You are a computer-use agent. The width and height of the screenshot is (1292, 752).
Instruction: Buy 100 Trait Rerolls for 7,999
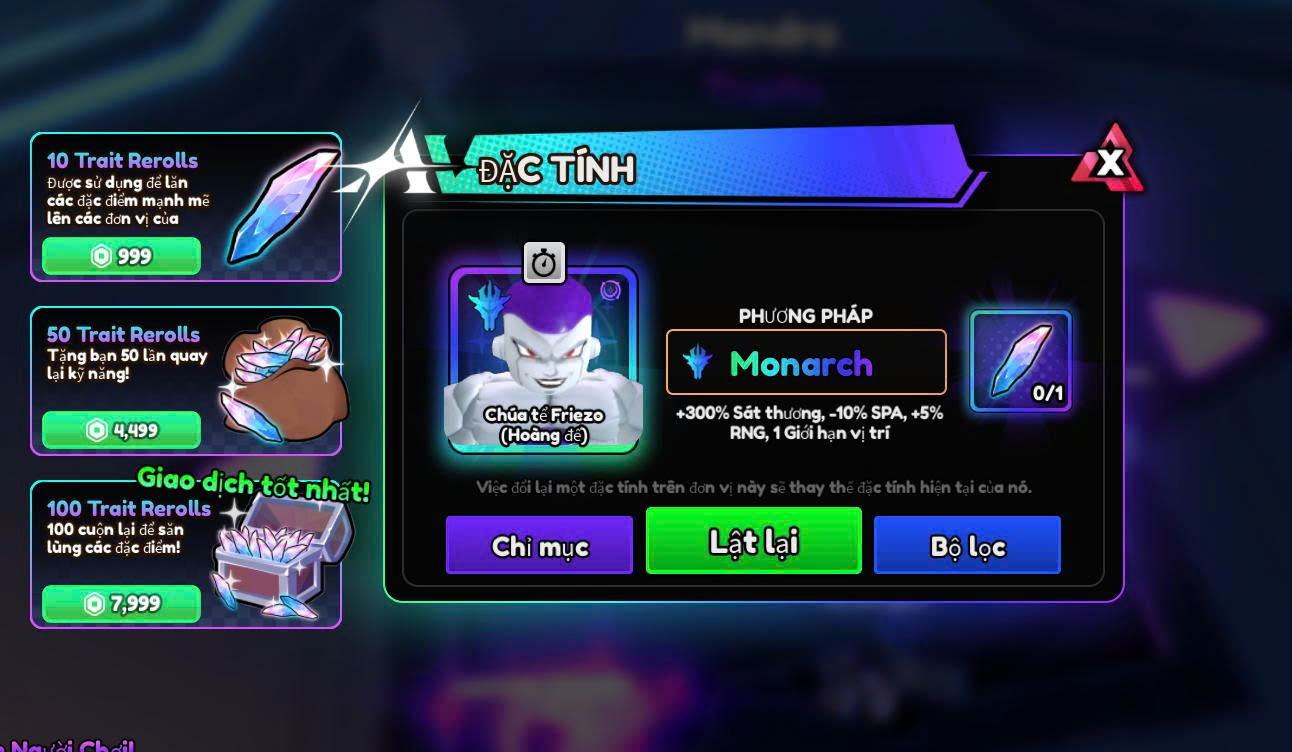coord(121,604)
